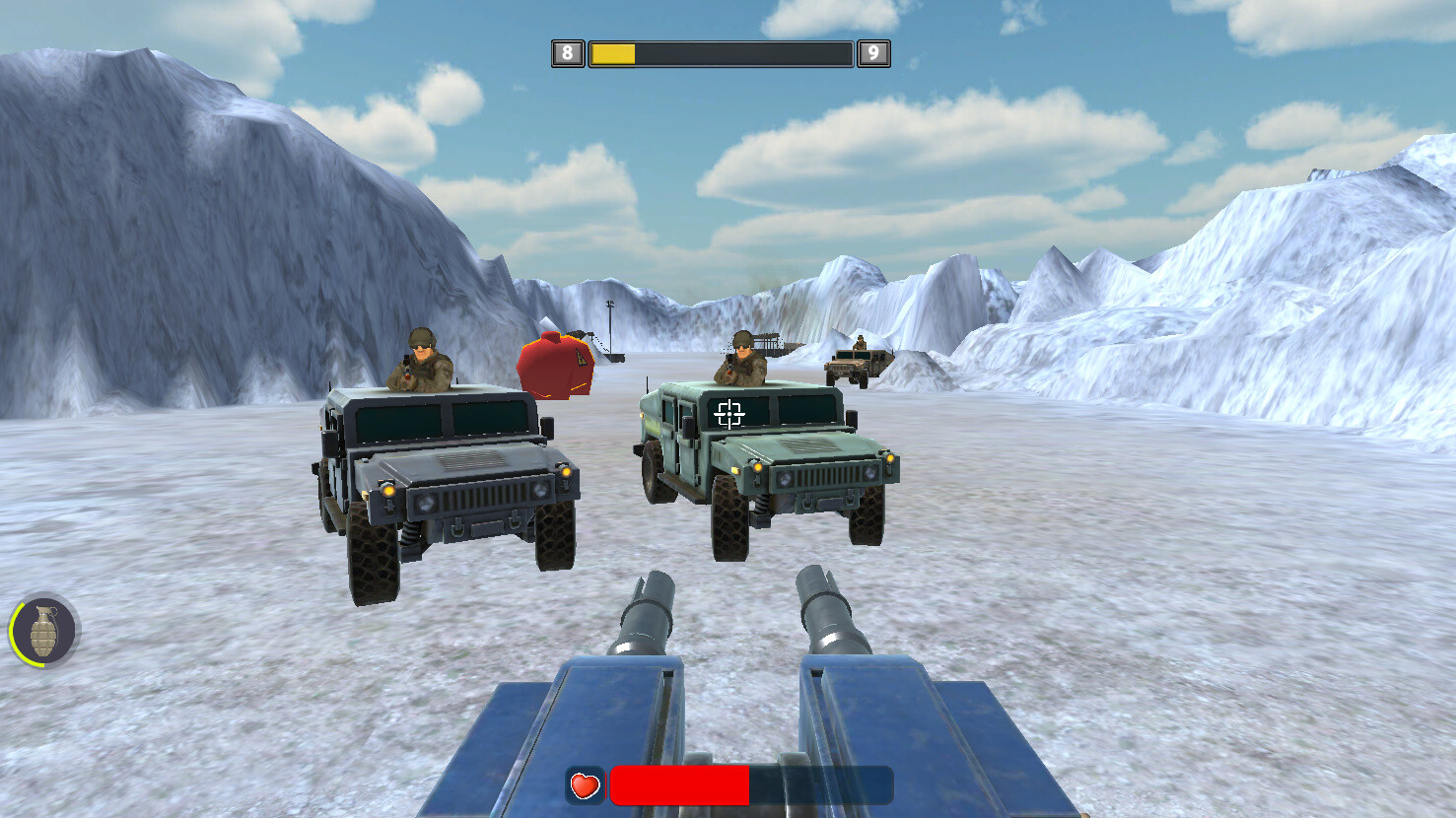Select the level 8 badge
This screenshot has height=818, width=1456.
pyautogui.click(x=567, y=52)
